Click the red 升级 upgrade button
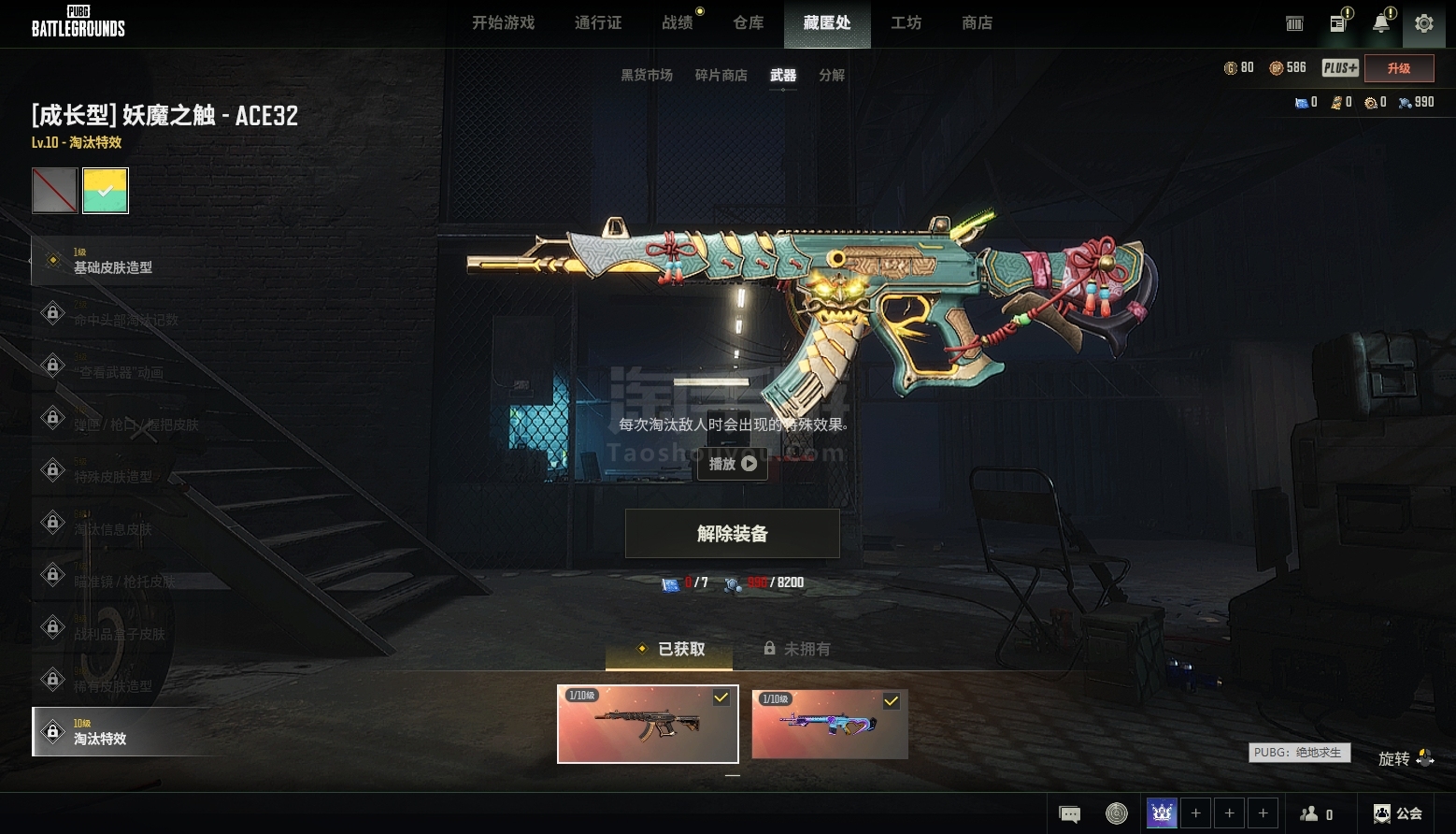Viewport: 1456px width, 834px height. point(1399,68)
